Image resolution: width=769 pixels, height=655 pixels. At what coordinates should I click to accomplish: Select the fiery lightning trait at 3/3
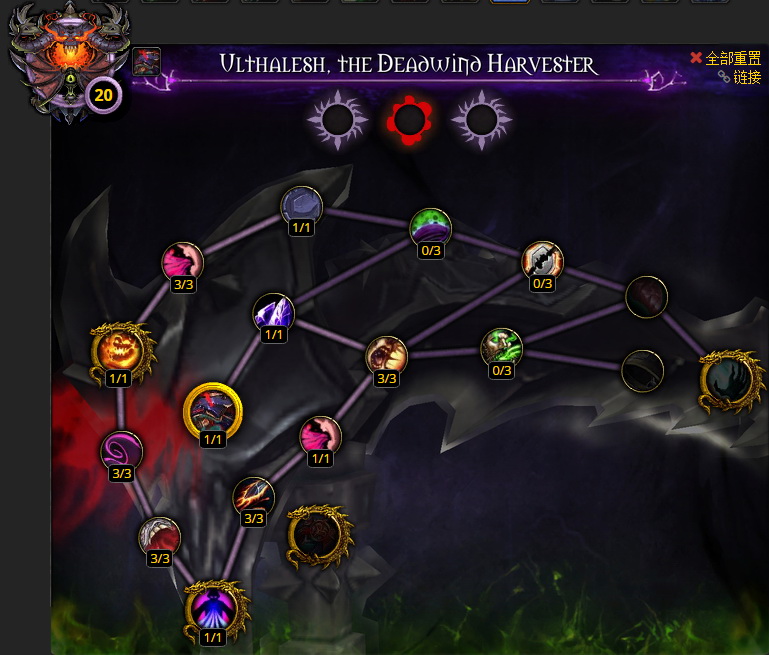pos(253,496)
